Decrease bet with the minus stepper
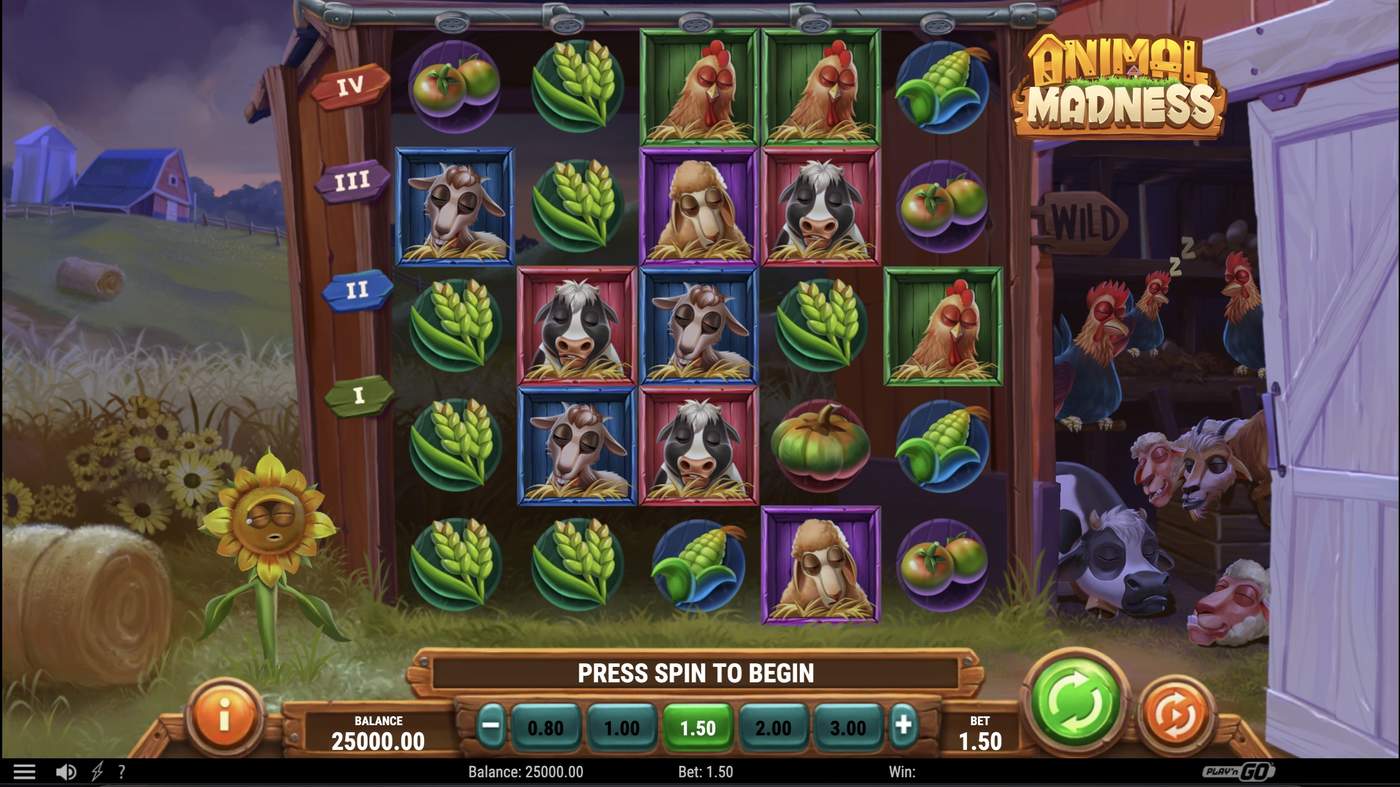Viewport: 1400px width, 787px height. pyautogui.click(x=490, y=727)
